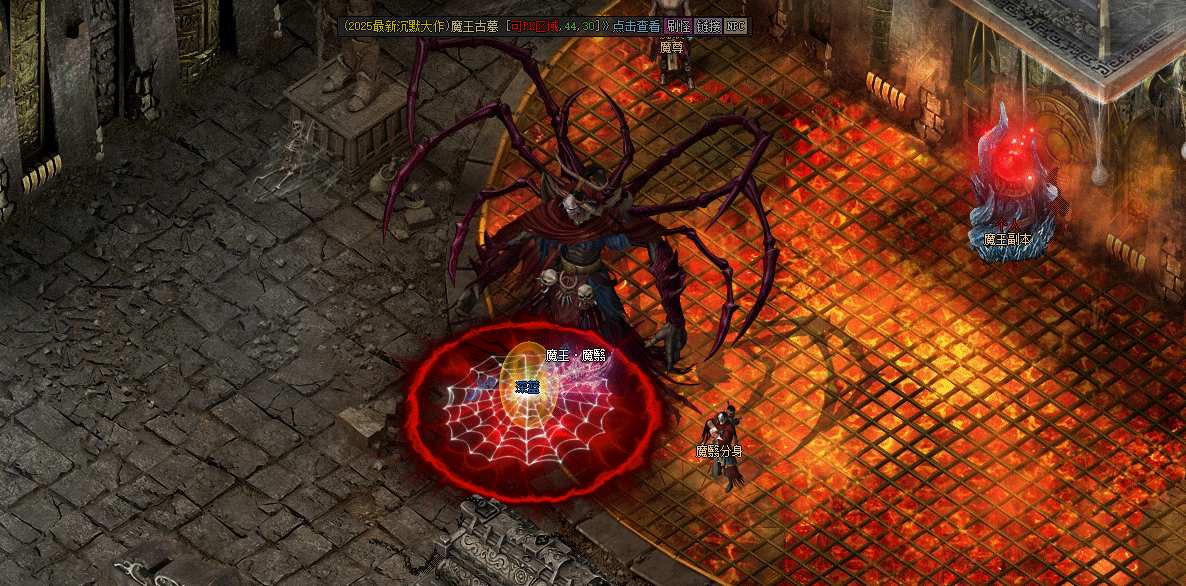
Task: Open the 刷怪 monster spawn button
Action: (x=678, y=26)
